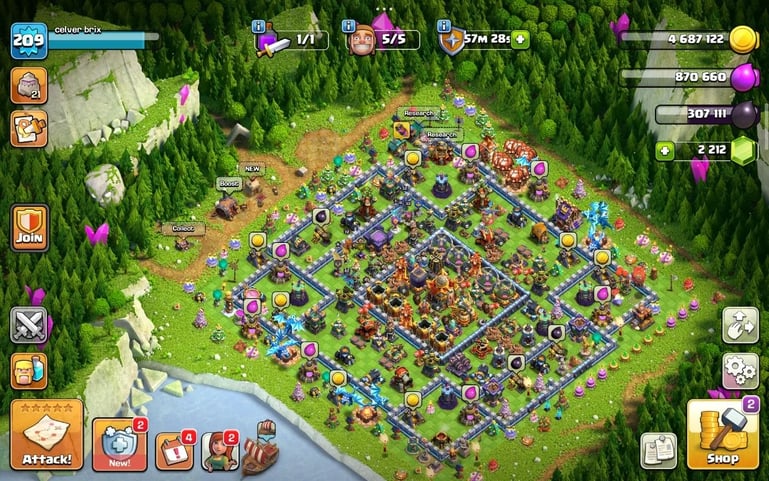Show info for the 1/1 sword counter
This screenshot has height=481, width=769.
coord(260,25)
